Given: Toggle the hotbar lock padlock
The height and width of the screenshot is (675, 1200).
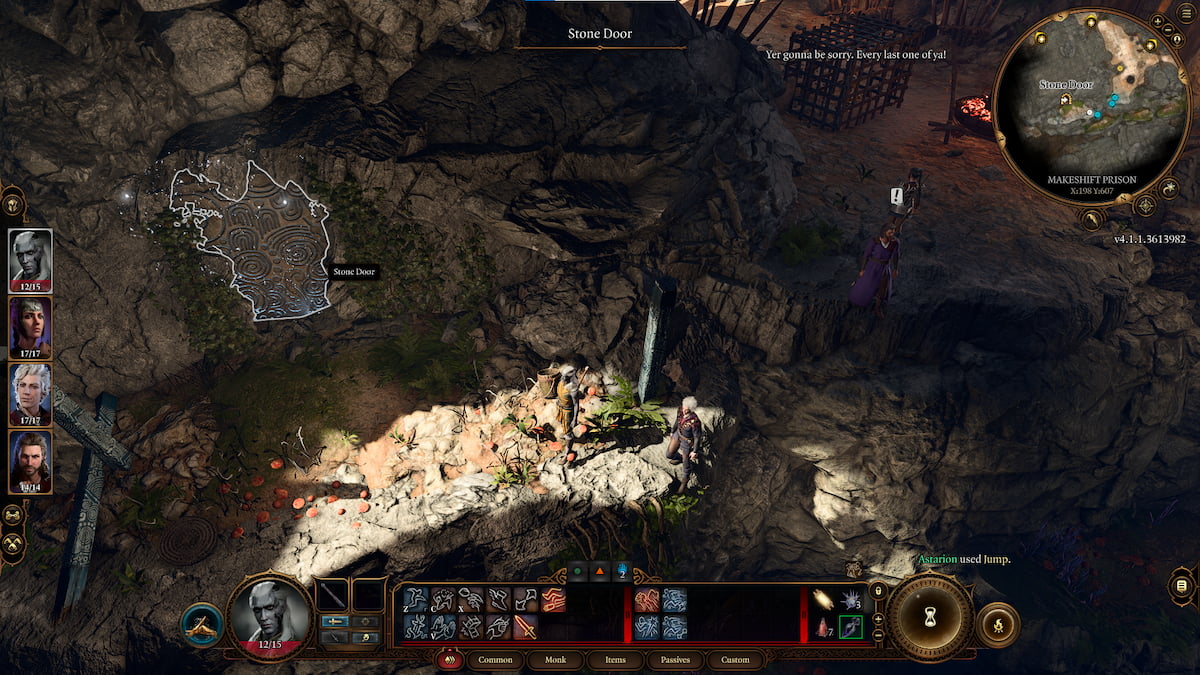Looking at the screenshot, I should pos(877,592).
